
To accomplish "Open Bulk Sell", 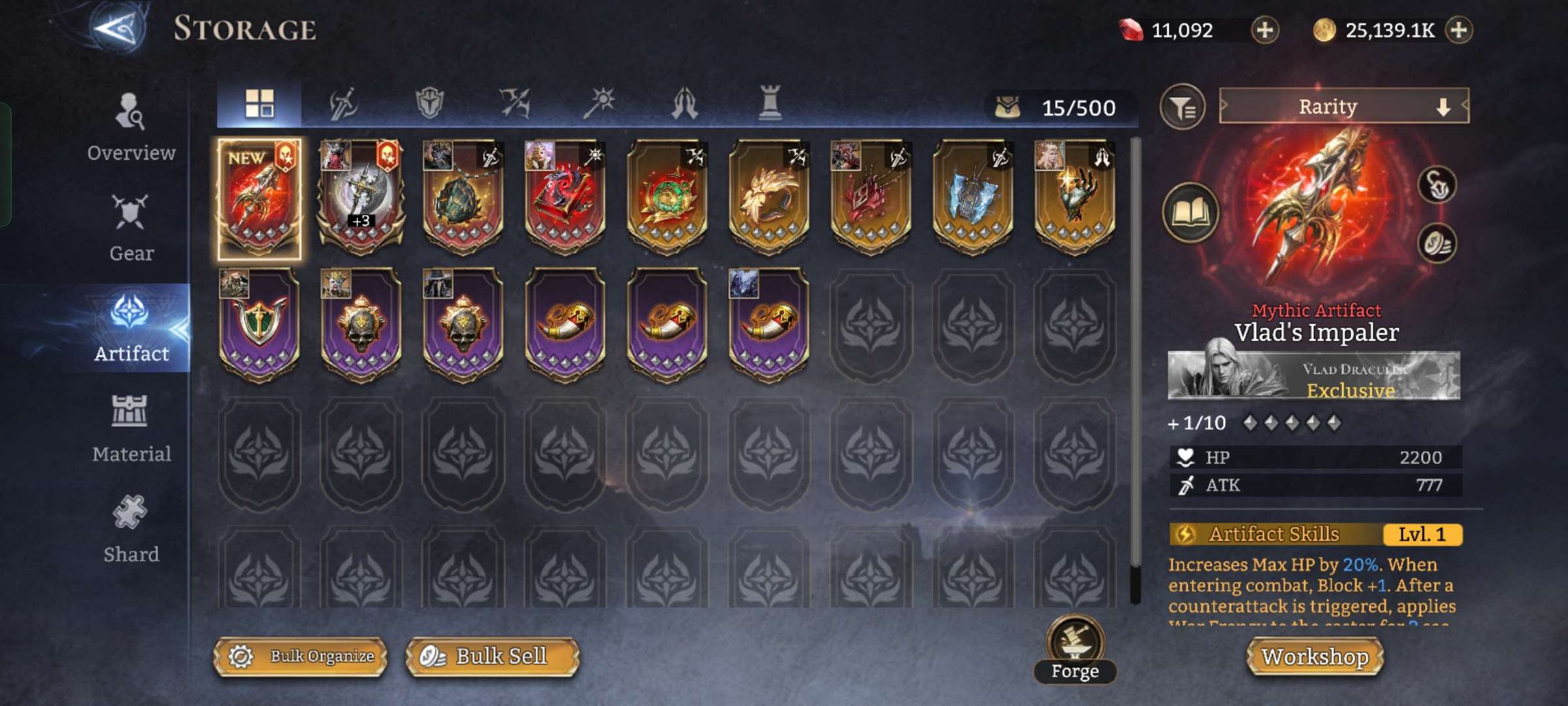I will pos(492,656).
